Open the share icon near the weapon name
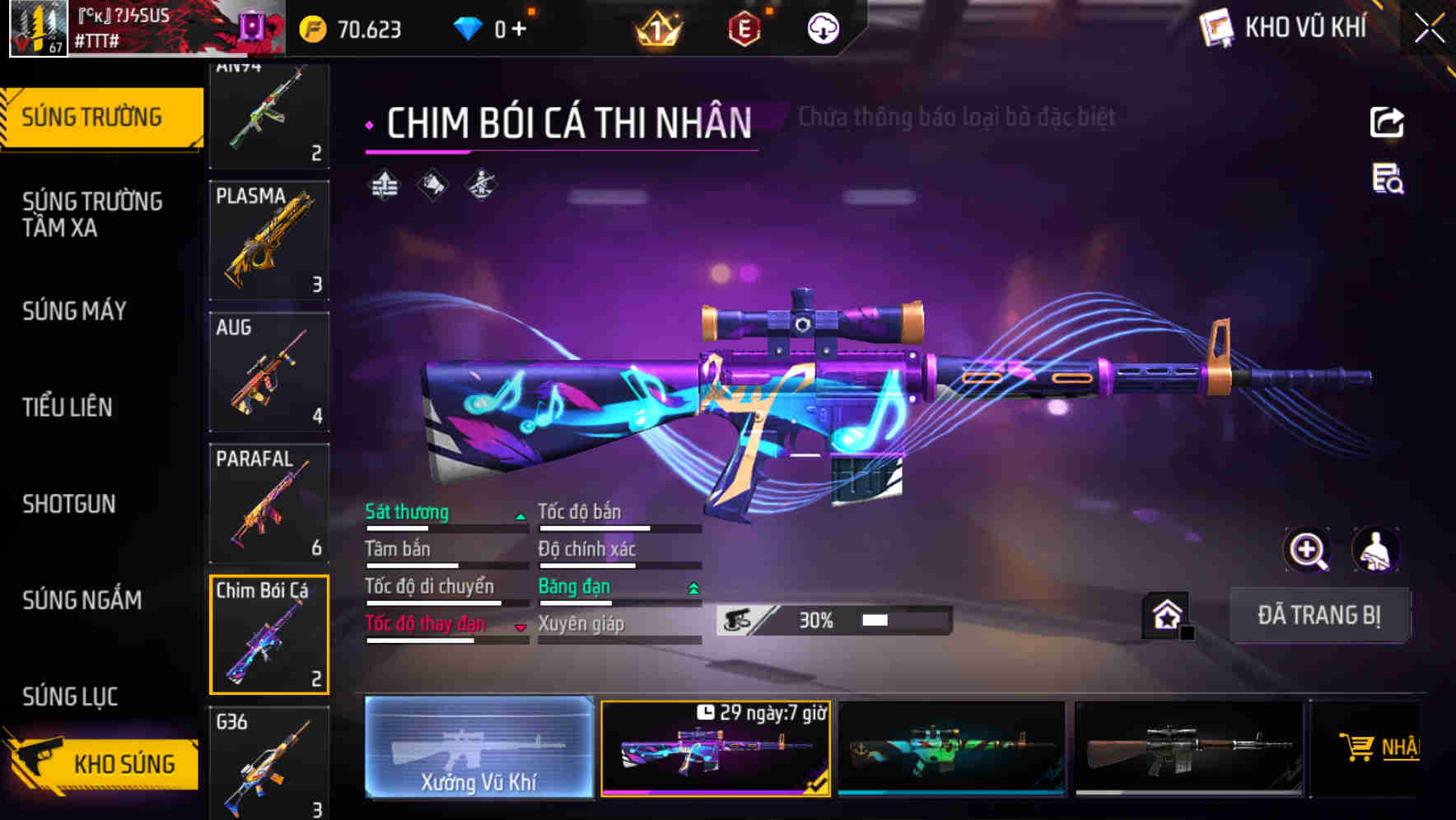Screen dimensions: 1456x820 (1388, 122)
